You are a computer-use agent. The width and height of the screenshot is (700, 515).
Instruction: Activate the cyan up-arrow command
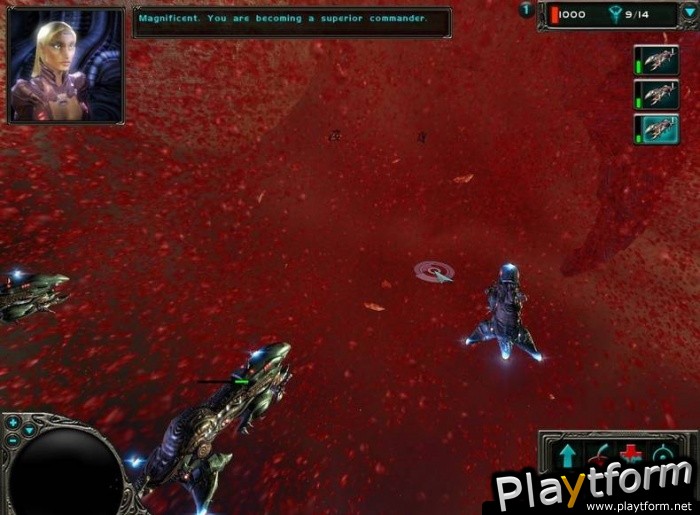point(567,455)
